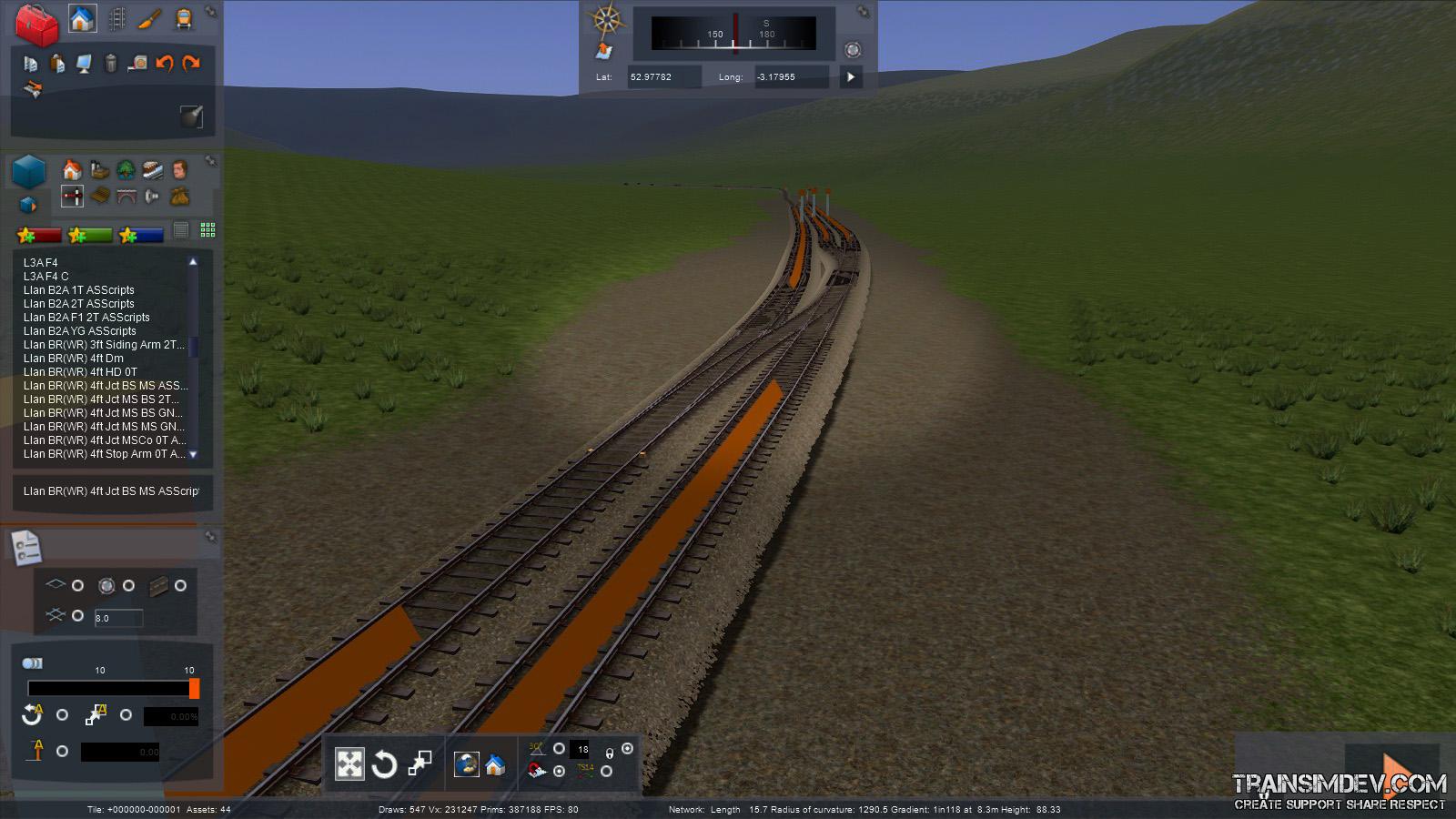Select 'Llan B2A 1T ASScripts' from the list
The image size is (1456, 819).
78,290
